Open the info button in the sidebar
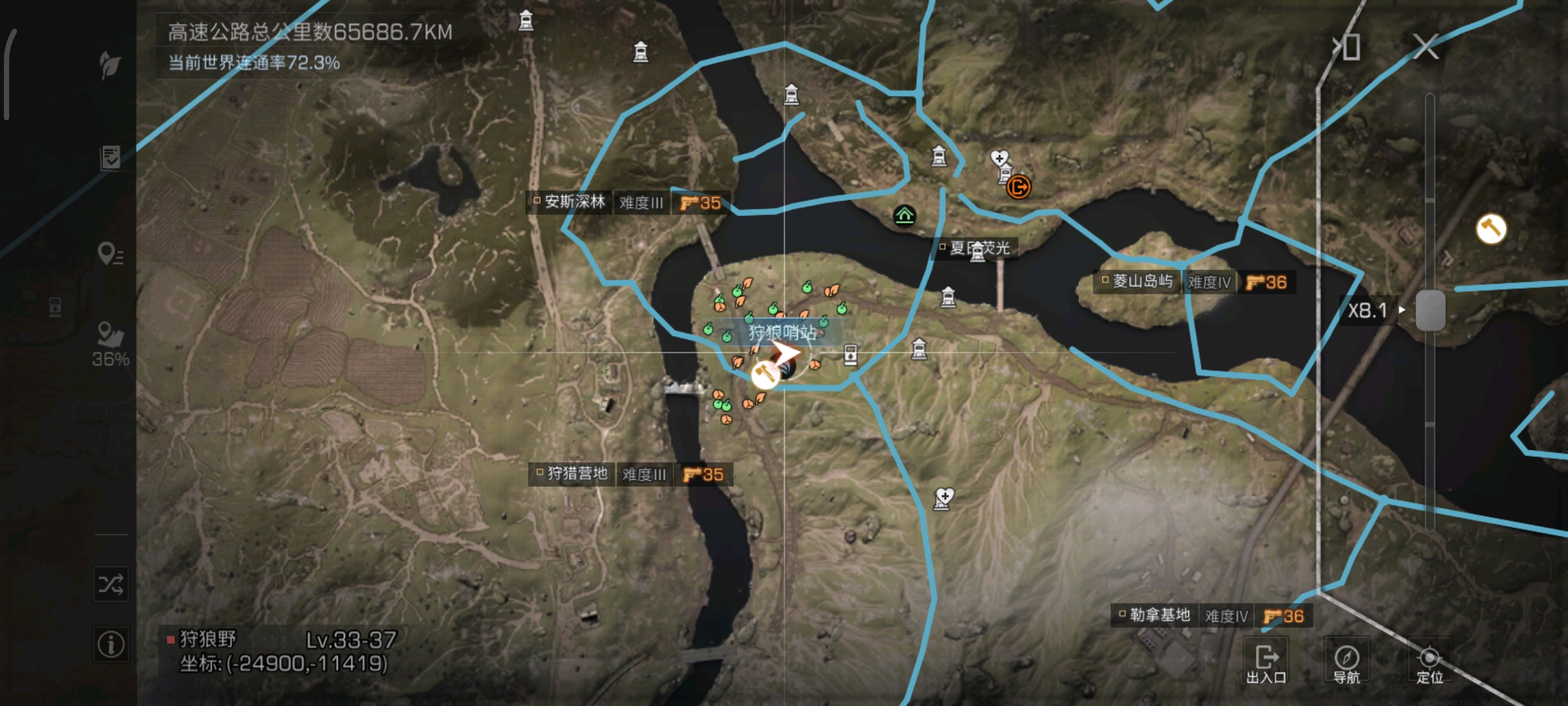Screen dimensions: 1568x706 pos(110,645)
